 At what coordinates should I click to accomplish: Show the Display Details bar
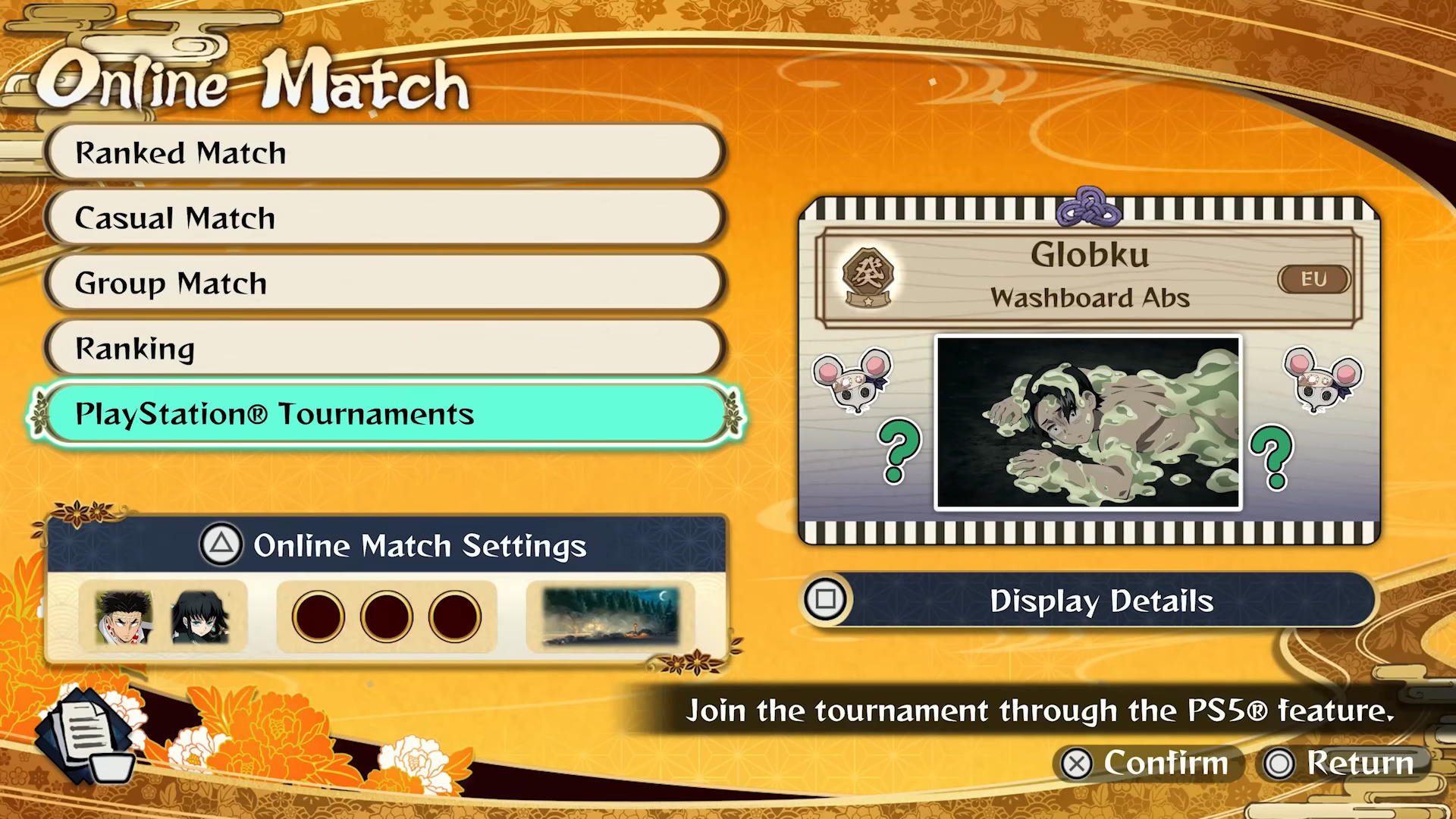pyautogui.click(x=1089, y=601)
